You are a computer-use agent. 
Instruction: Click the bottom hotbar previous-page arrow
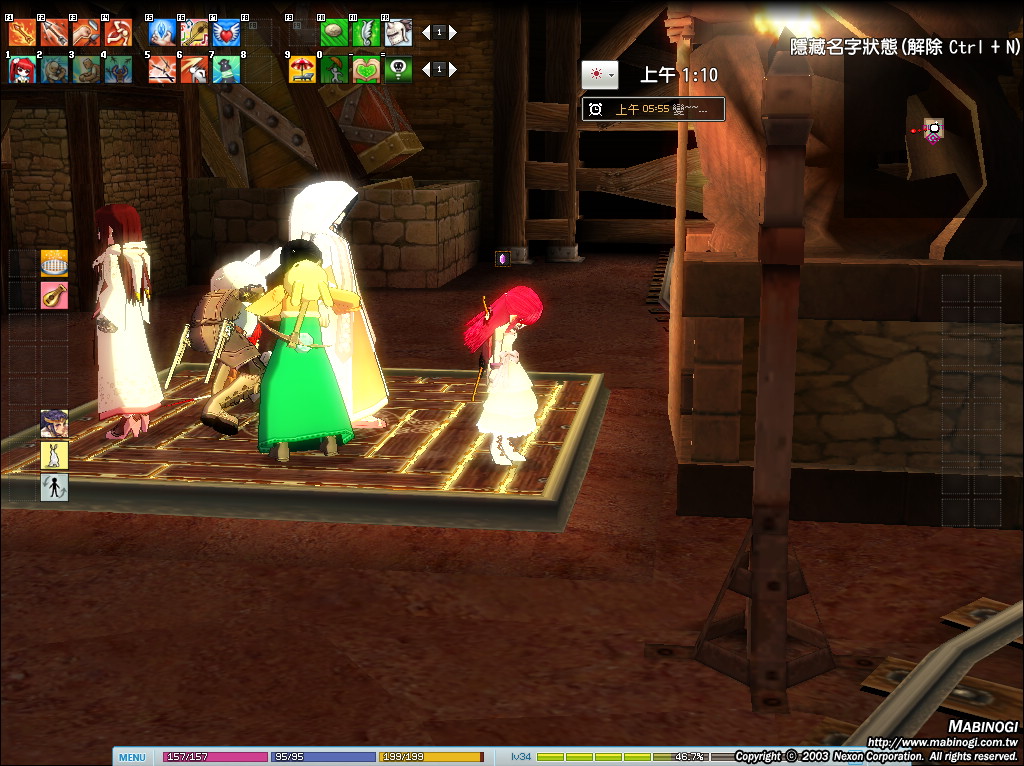tap(425, 70)
